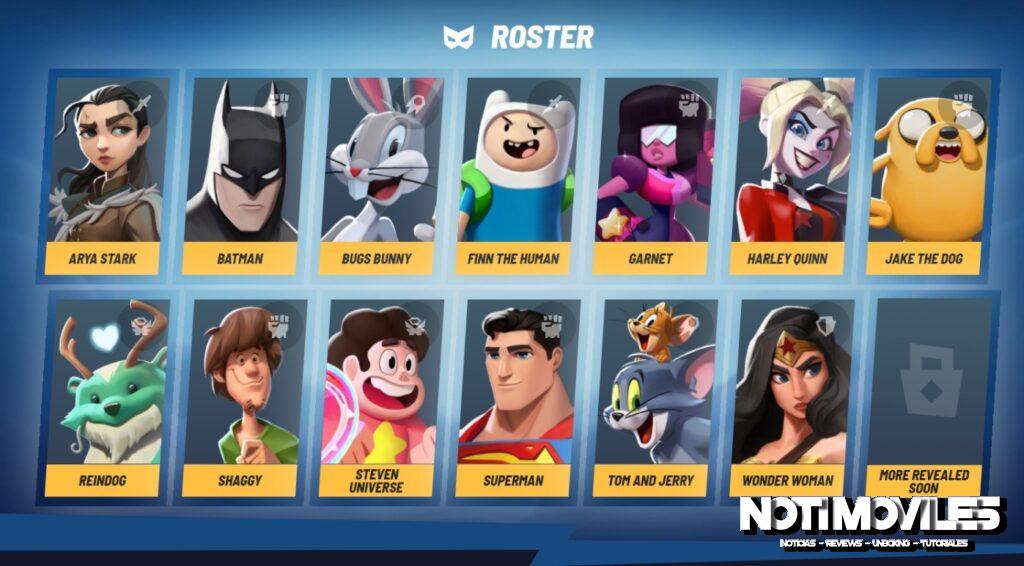The height and width of the screenshot is (566, 1024).
Task: Choose the Harley Quinn card
Action: [788, 175]
